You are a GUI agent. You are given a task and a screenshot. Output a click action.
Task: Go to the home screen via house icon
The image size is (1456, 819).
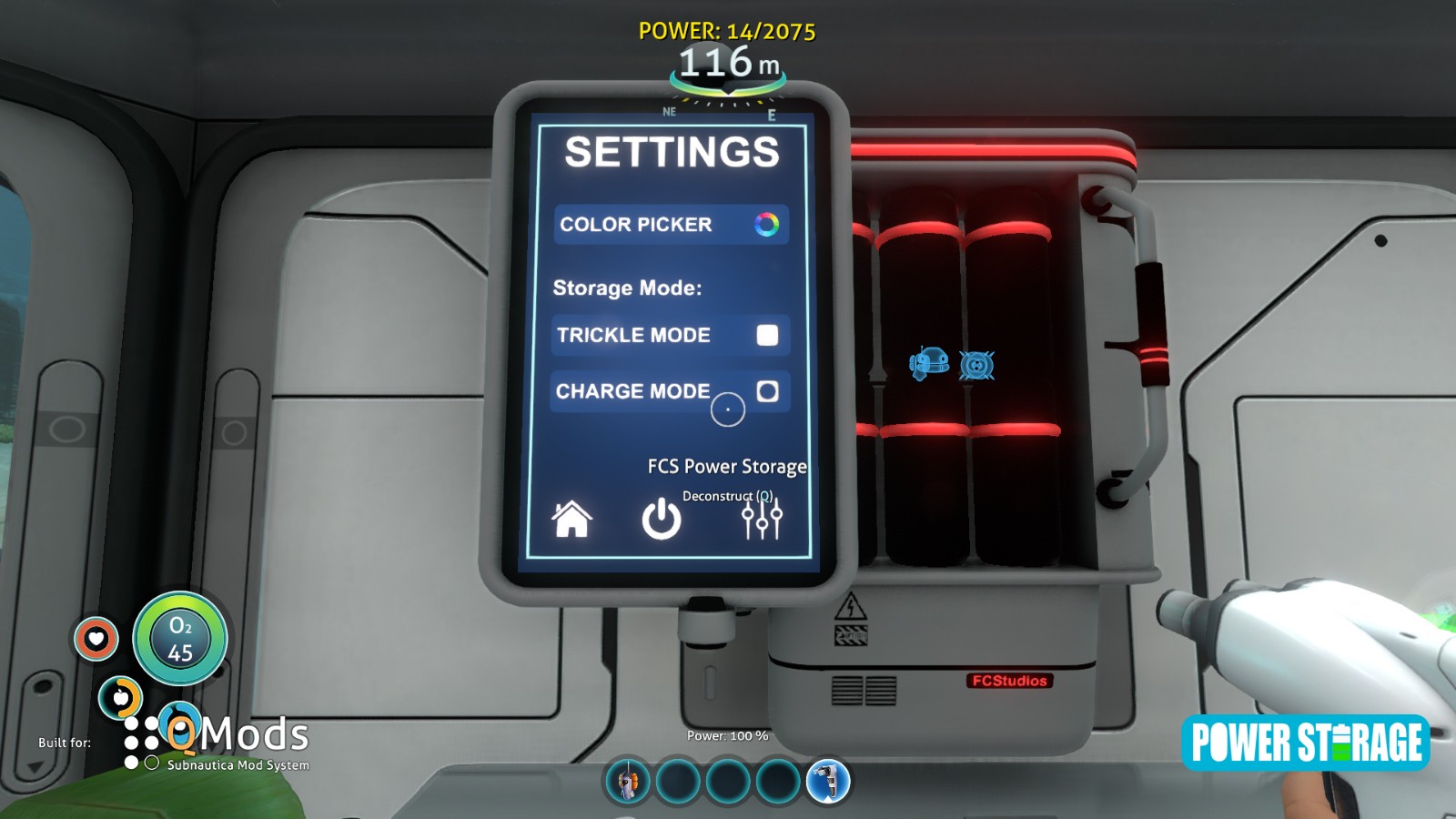coord(571,520)
